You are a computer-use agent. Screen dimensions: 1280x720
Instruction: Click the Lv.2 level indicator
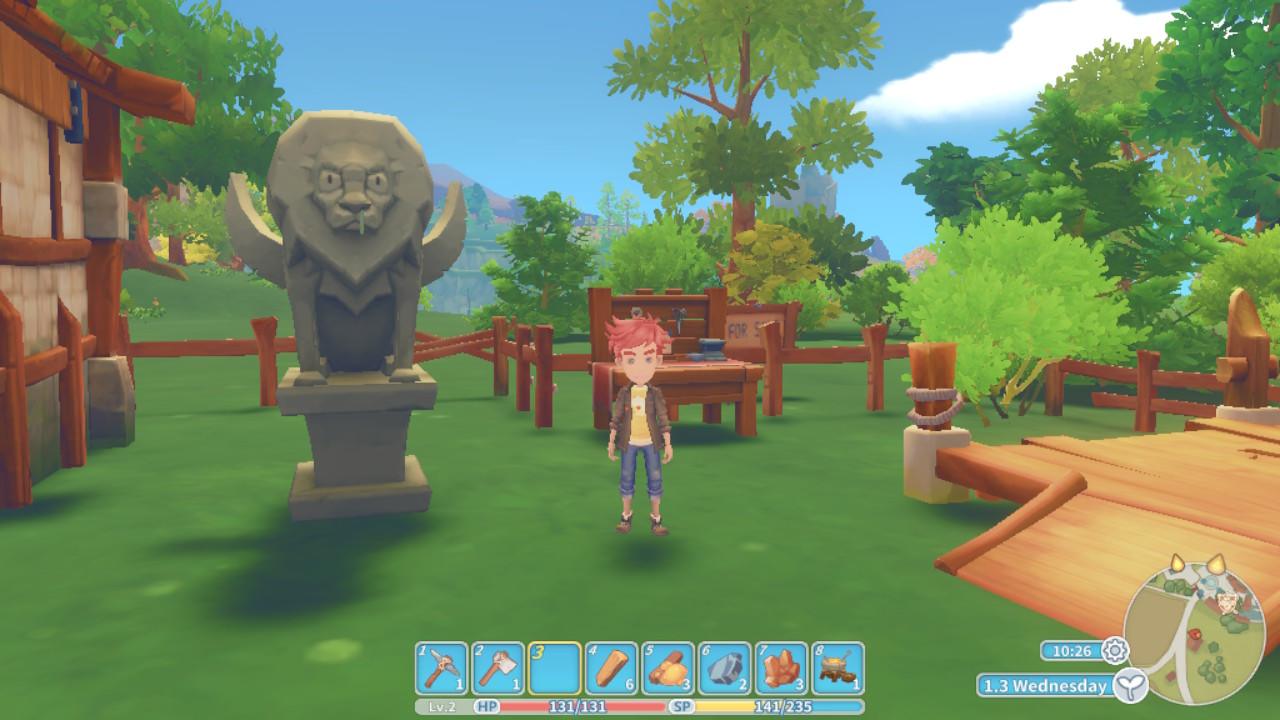pyautogui.click(x=442, y=706)
